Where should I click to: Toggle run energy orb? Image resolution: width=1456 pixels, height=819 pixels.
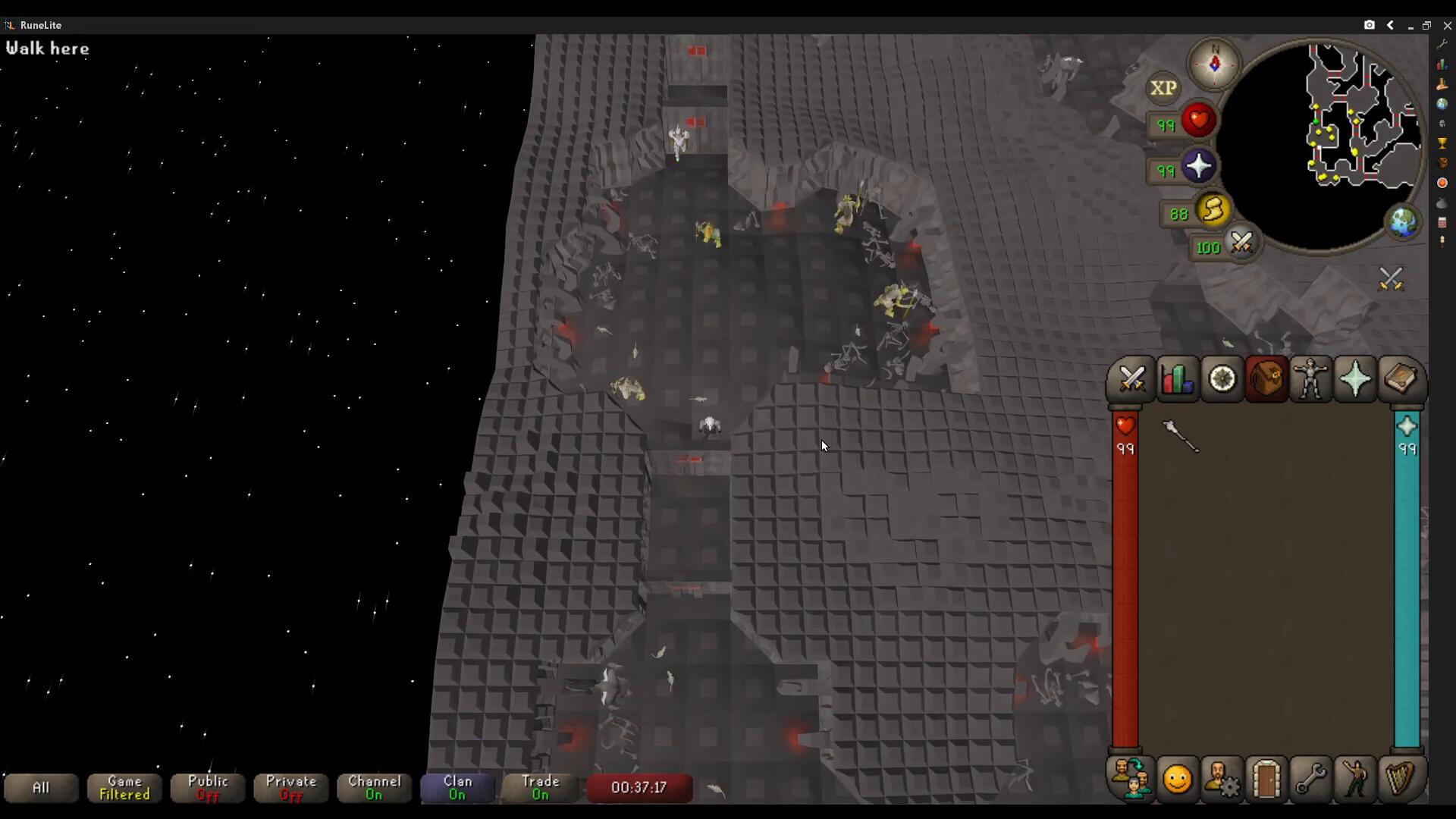click(x=1213, y=210)
